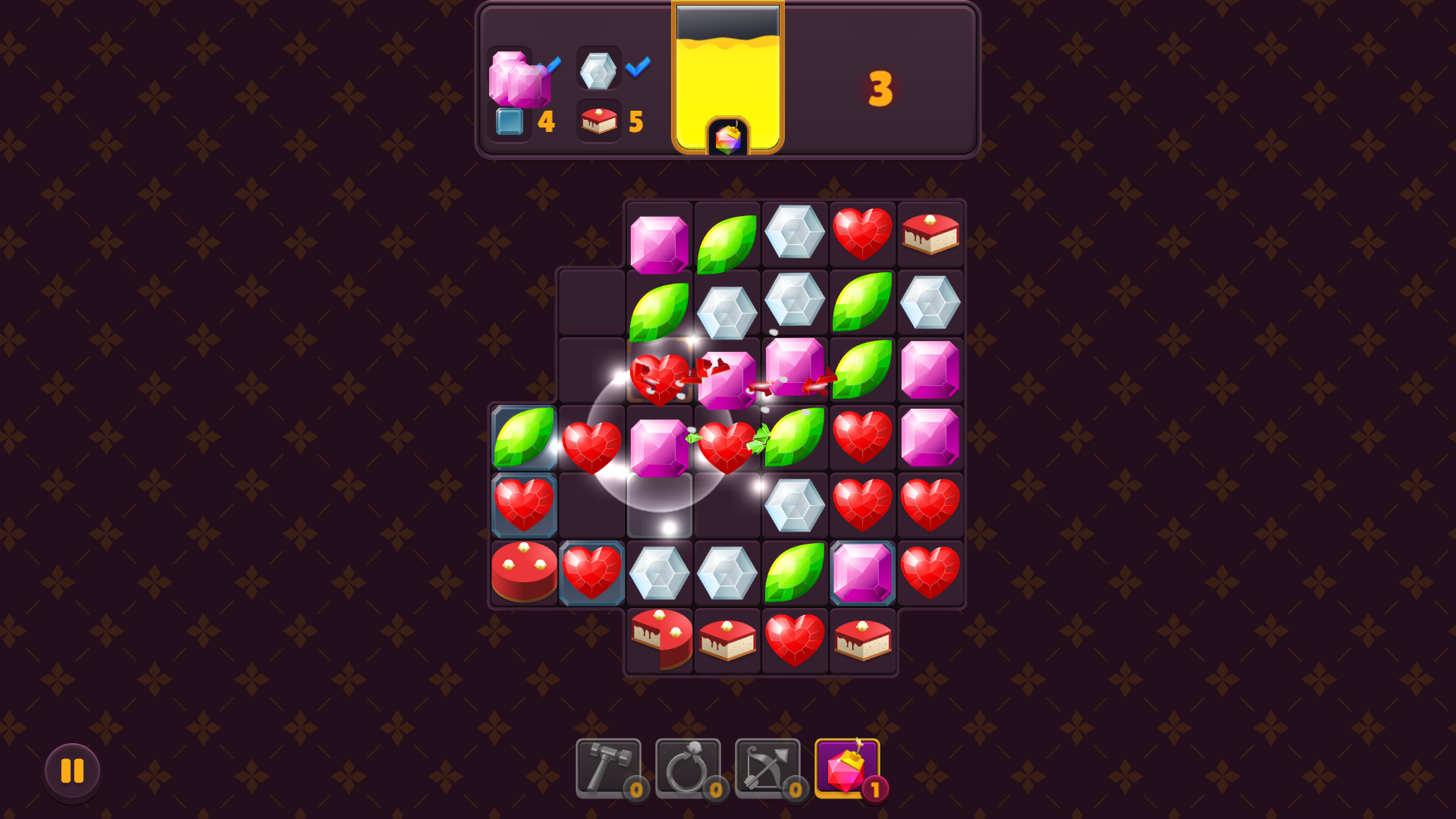Click the cheesecake slice in the top-right board corner
Screen dimensions: 1456x819
pyautogui.click(x=930, y=234)
